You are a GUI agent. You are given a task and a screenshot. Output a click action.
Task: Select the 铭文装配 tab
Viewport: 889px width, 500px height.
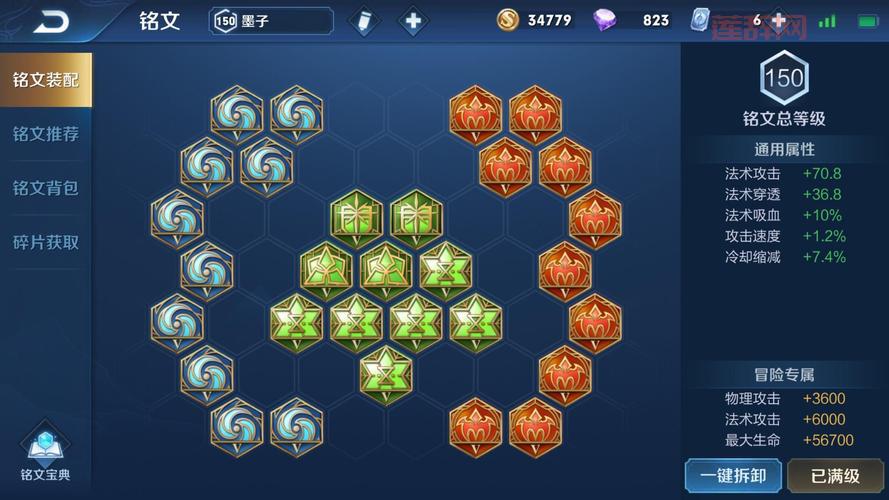[46, 80]
